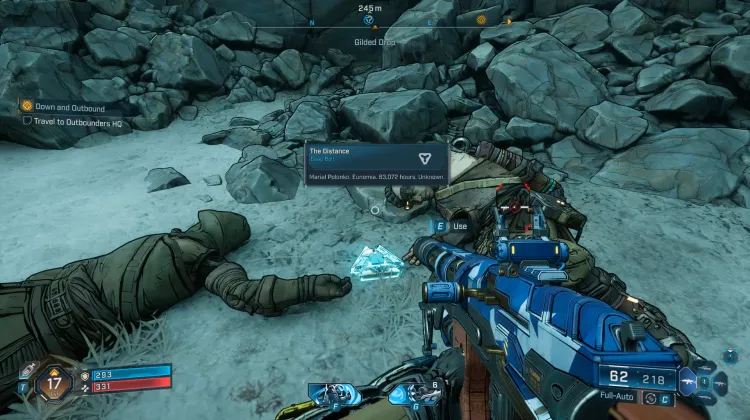Open The Distance item tooltip card
750x420 pixels.
(376, 163)
